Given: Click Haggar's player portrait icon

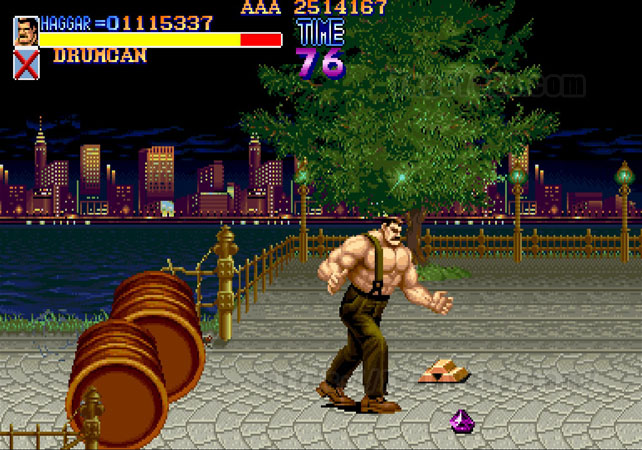Looking at the screenshot, I should click(x=26, y=31).
